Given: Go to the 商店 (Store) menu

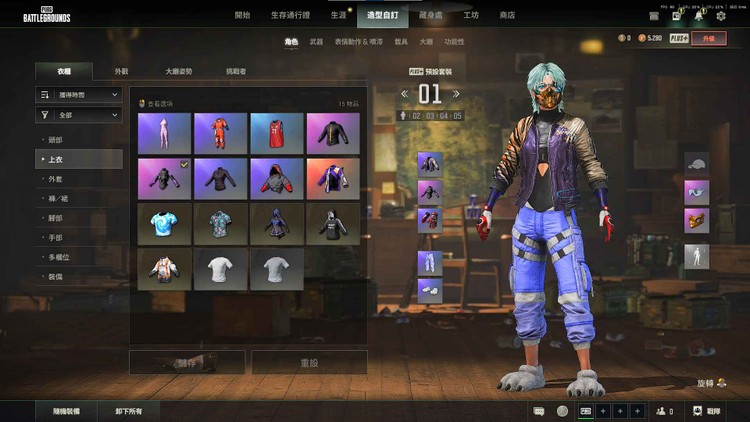Looking at the screenshot, I should coord(507,15).
